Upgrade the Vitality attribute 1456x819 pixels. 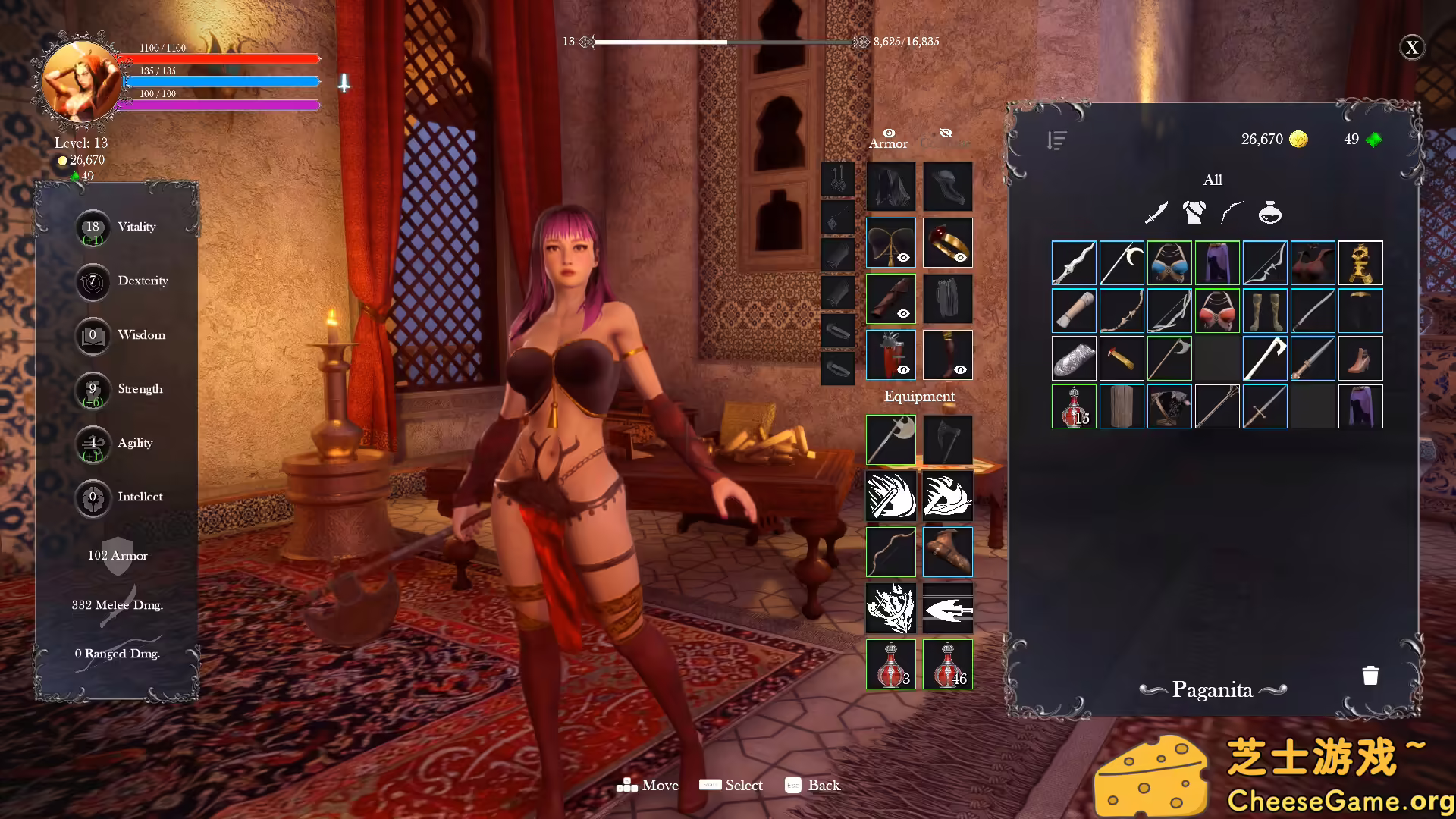tap(93, 227)
